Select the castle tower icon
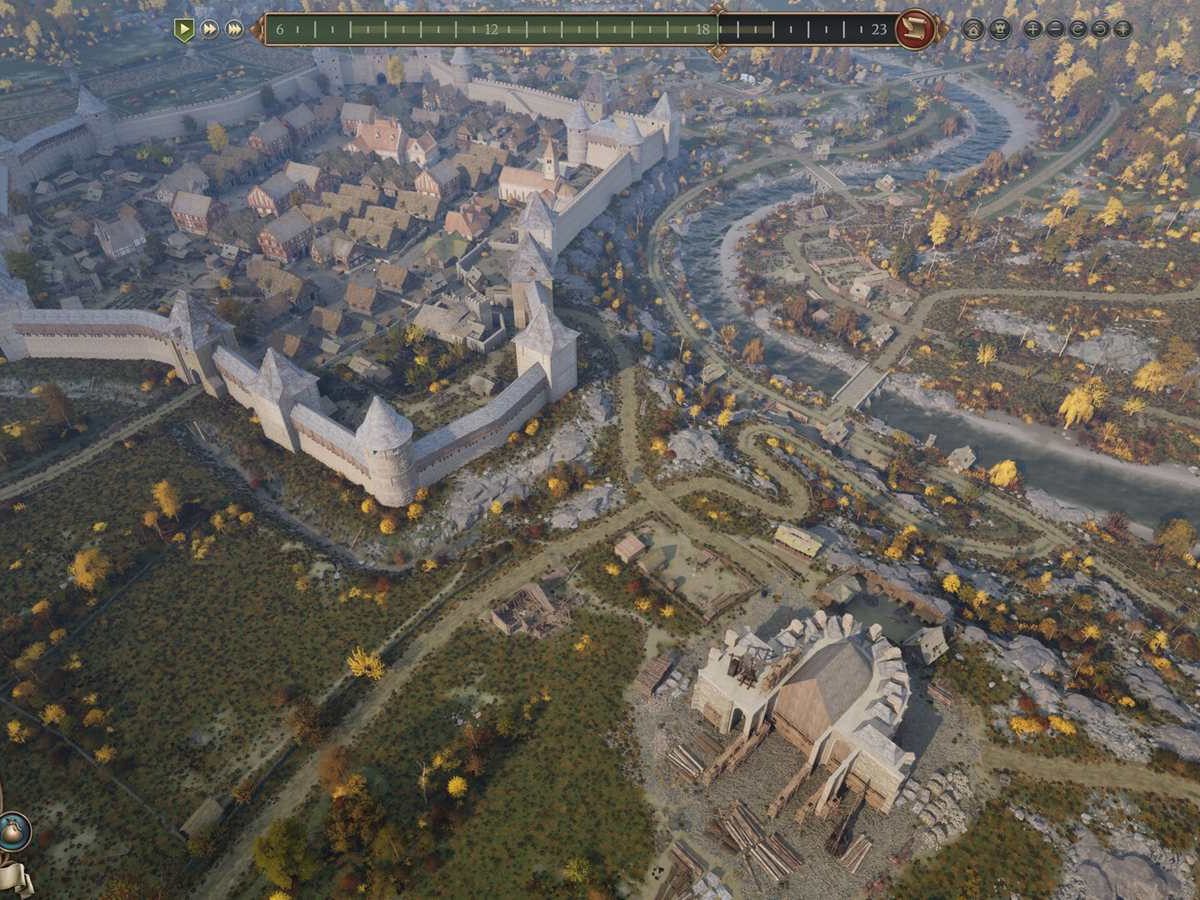The image size is (1200, 900). [x=999, y=29]
